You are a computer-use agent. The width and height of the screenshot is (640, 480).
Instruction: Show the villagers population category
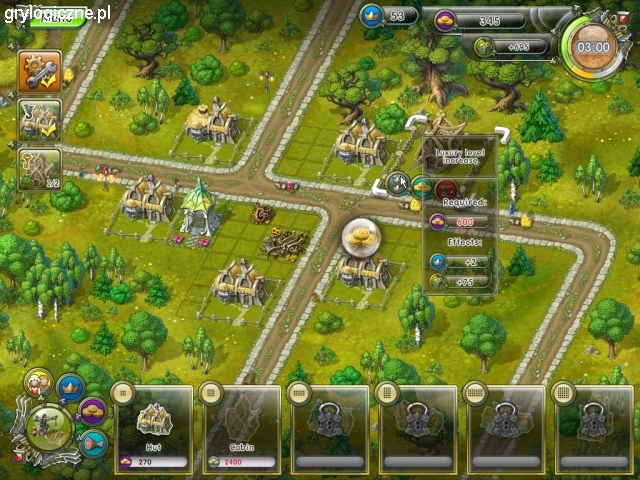pos(38,383)
